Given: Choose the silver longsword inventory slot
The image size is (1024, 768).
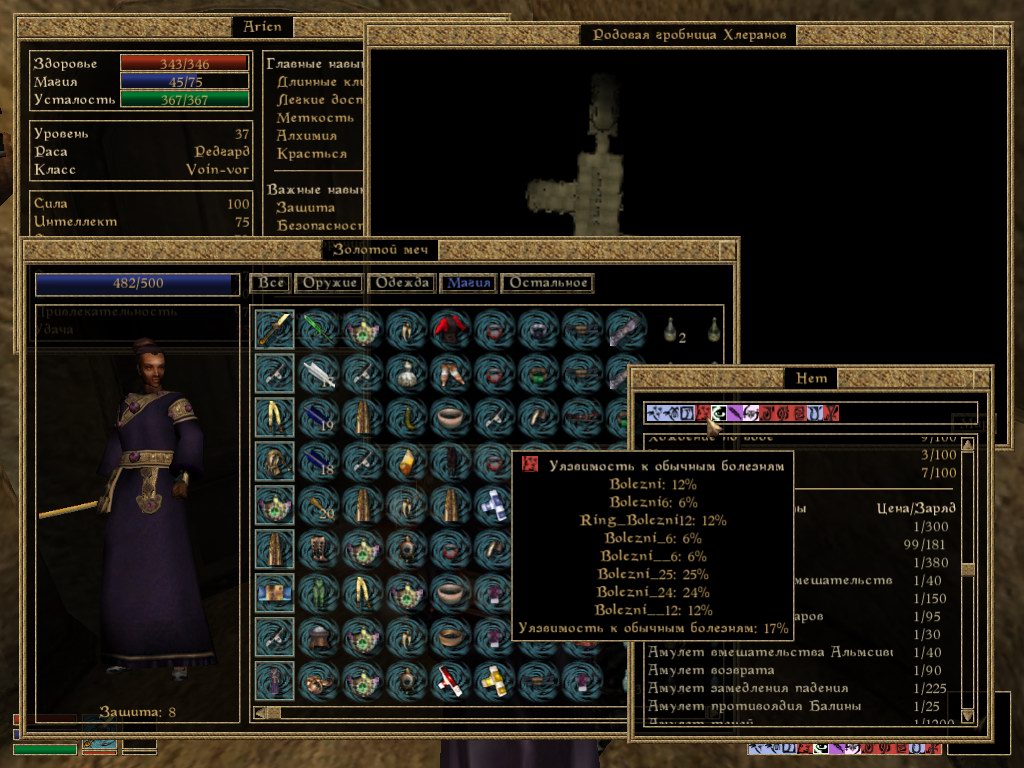Looking at the screenshot, I should 318,372.
